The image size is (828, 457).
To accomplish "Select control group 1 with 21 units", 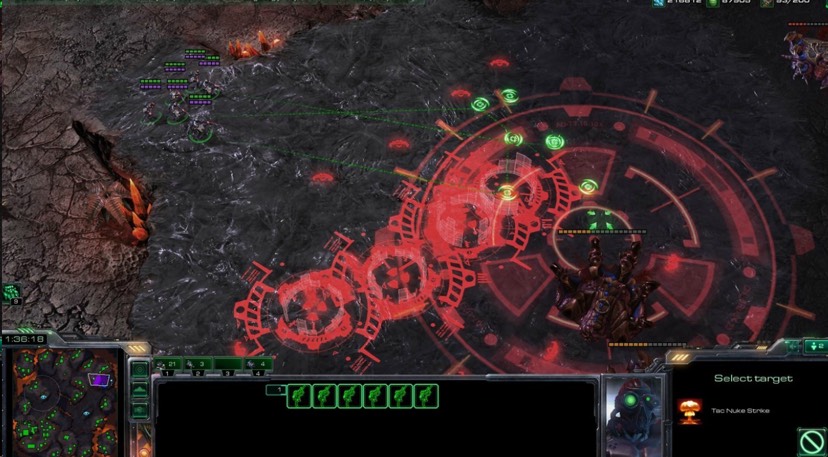I will [168, 364].
